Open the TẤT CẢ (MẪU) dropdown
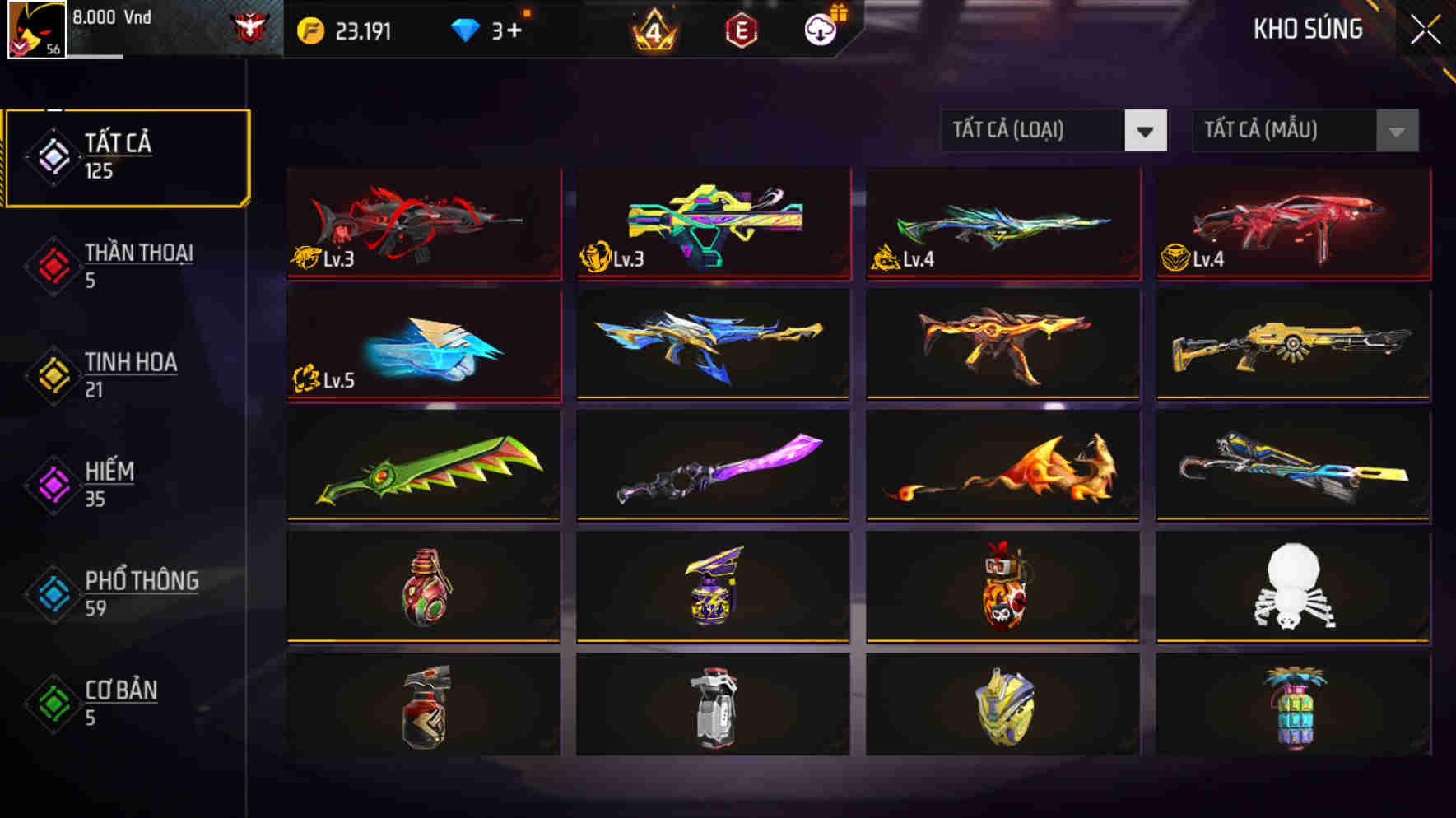This screenshot has height=818, width=1456. (x=1305, y=131)
